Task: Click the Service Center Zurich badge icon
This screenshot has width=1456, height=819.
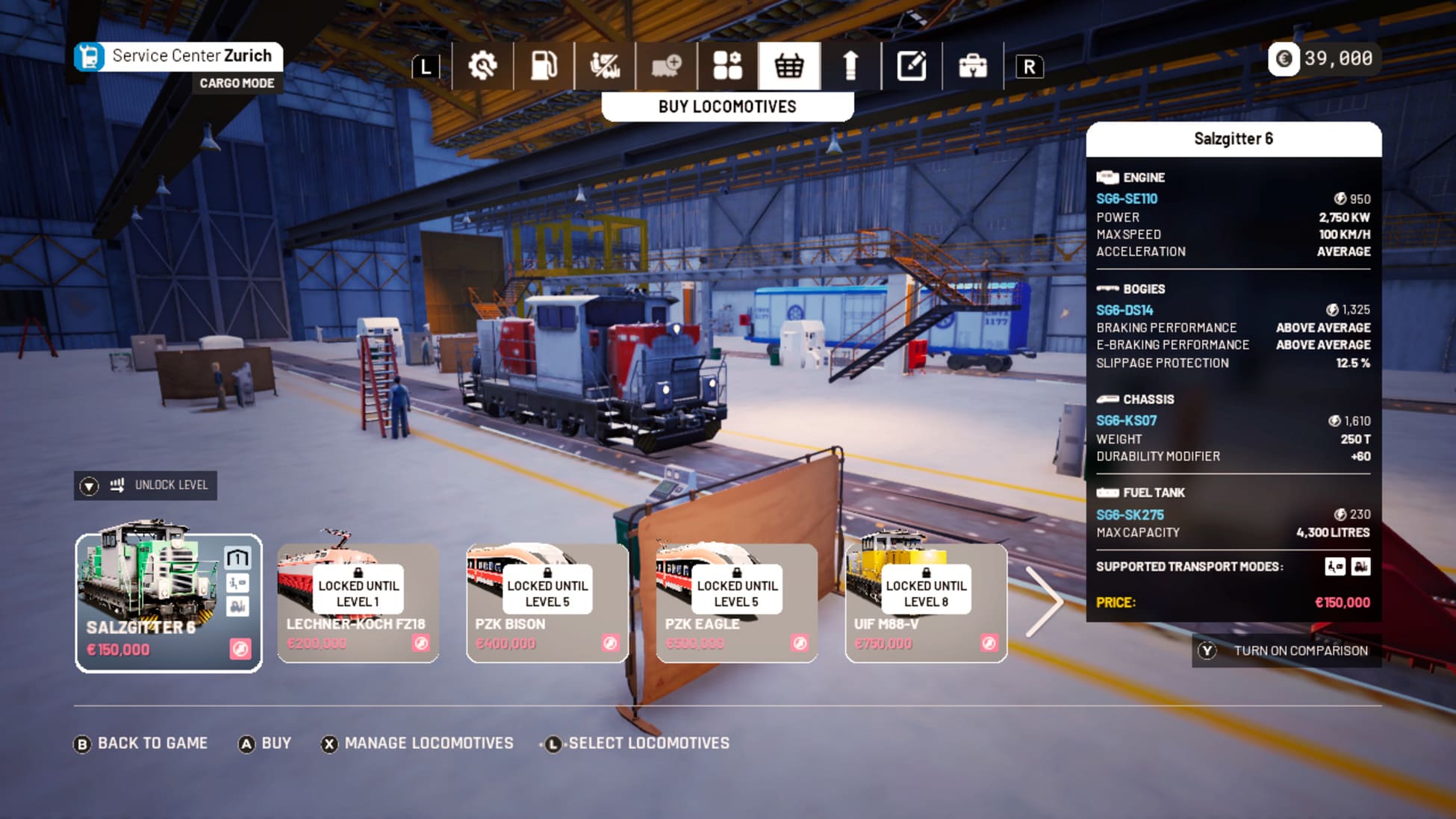Action: pos(91,55)
